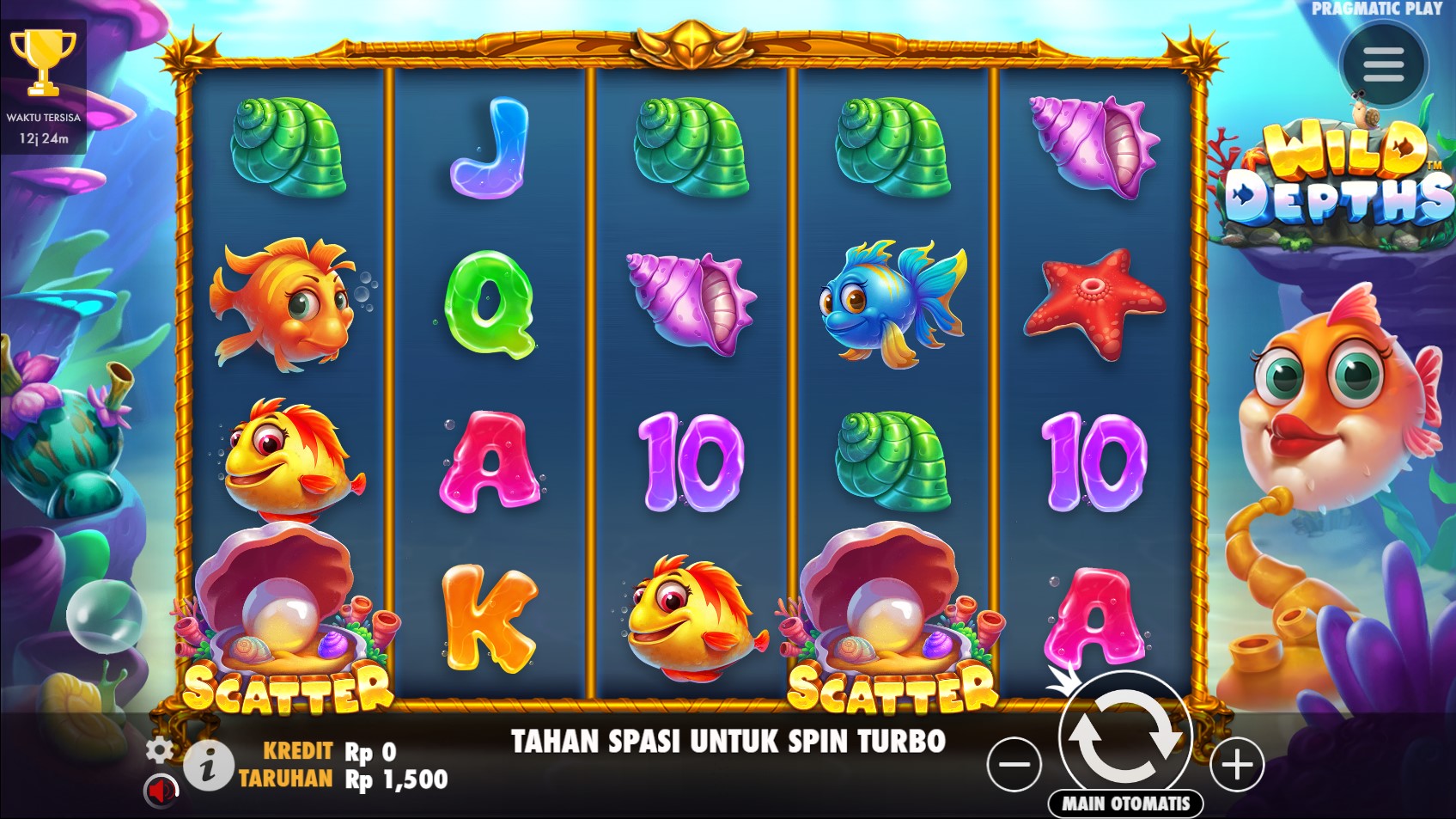Toggle the sound speaker icon
1456x819 pixels.
coord(161,790)
